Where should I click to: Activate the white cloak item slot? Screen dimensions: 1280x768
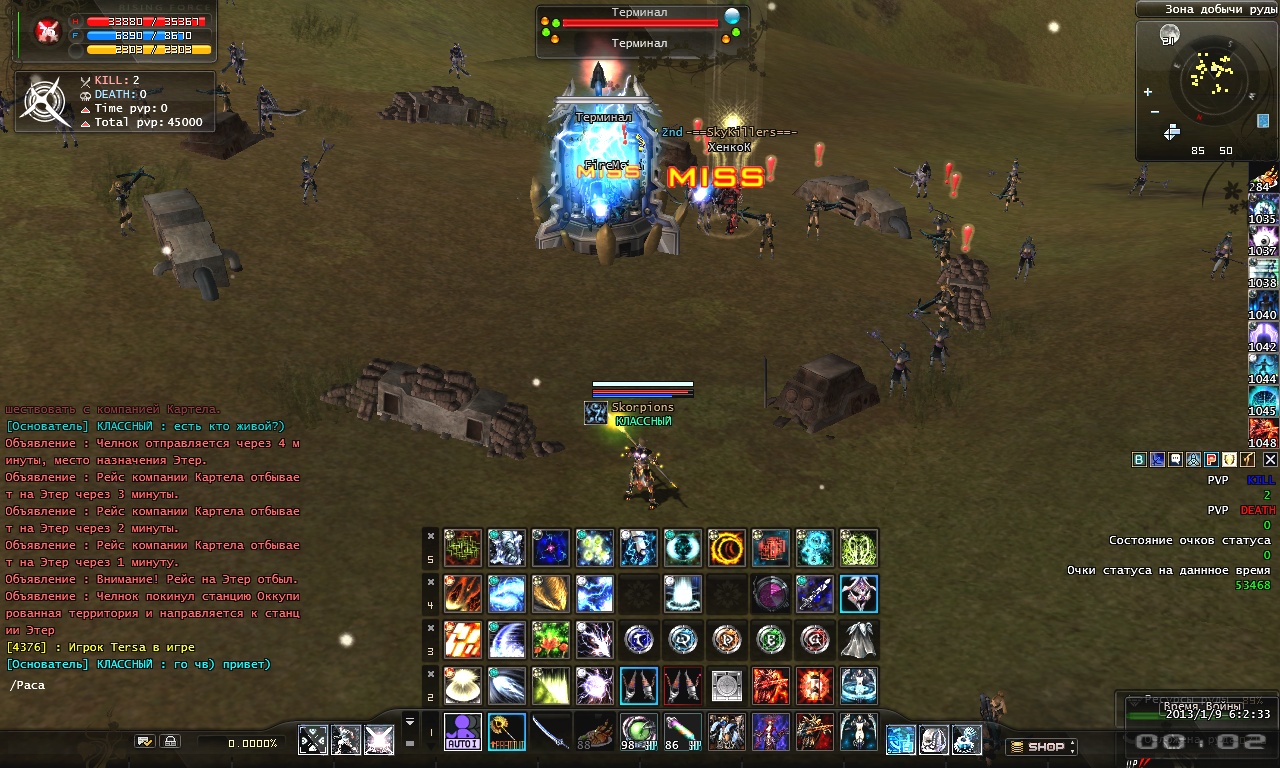point(858,639)
